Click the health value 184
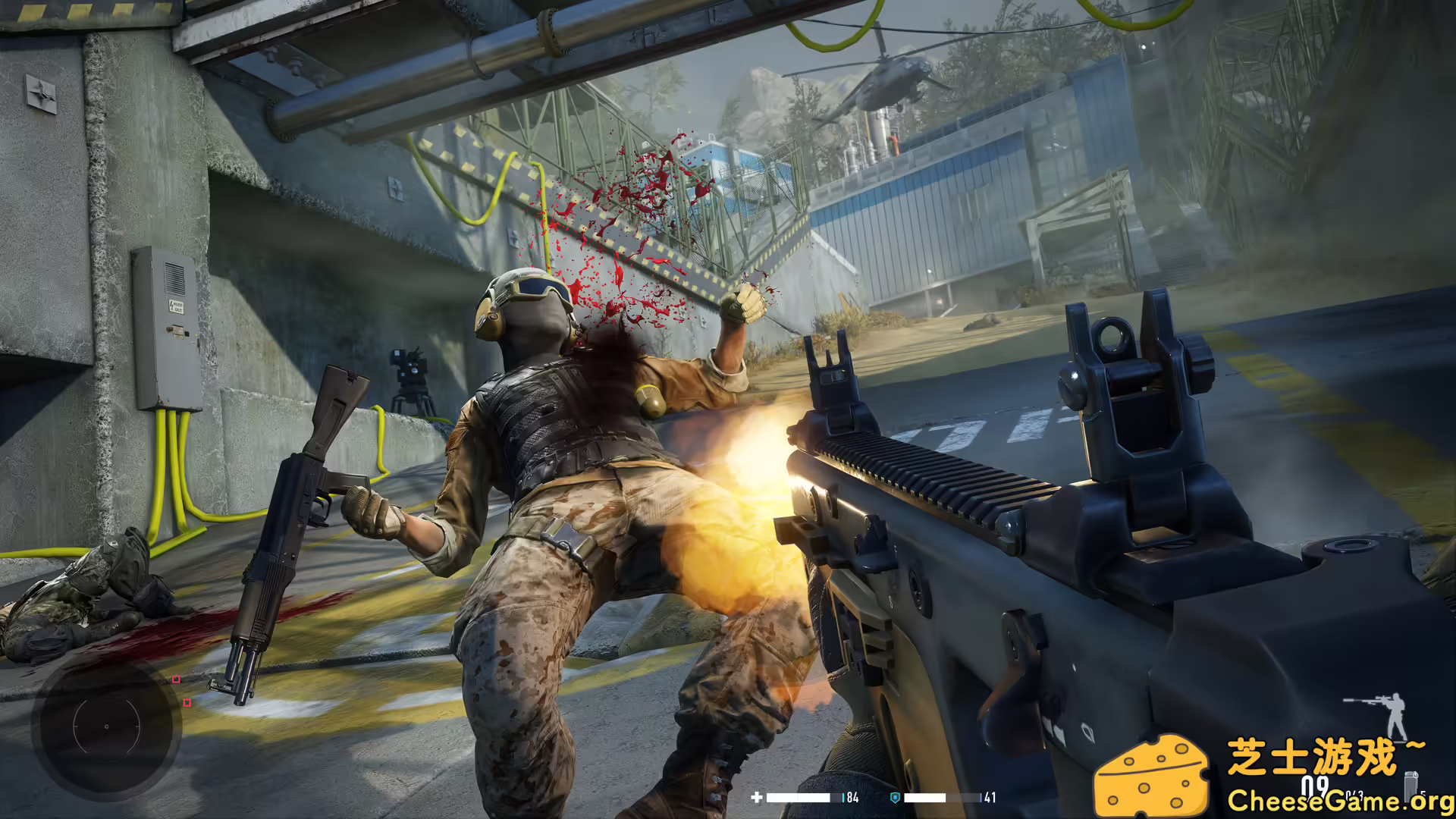This screenshot has width=1456, height=819. (x=852, y=797)
